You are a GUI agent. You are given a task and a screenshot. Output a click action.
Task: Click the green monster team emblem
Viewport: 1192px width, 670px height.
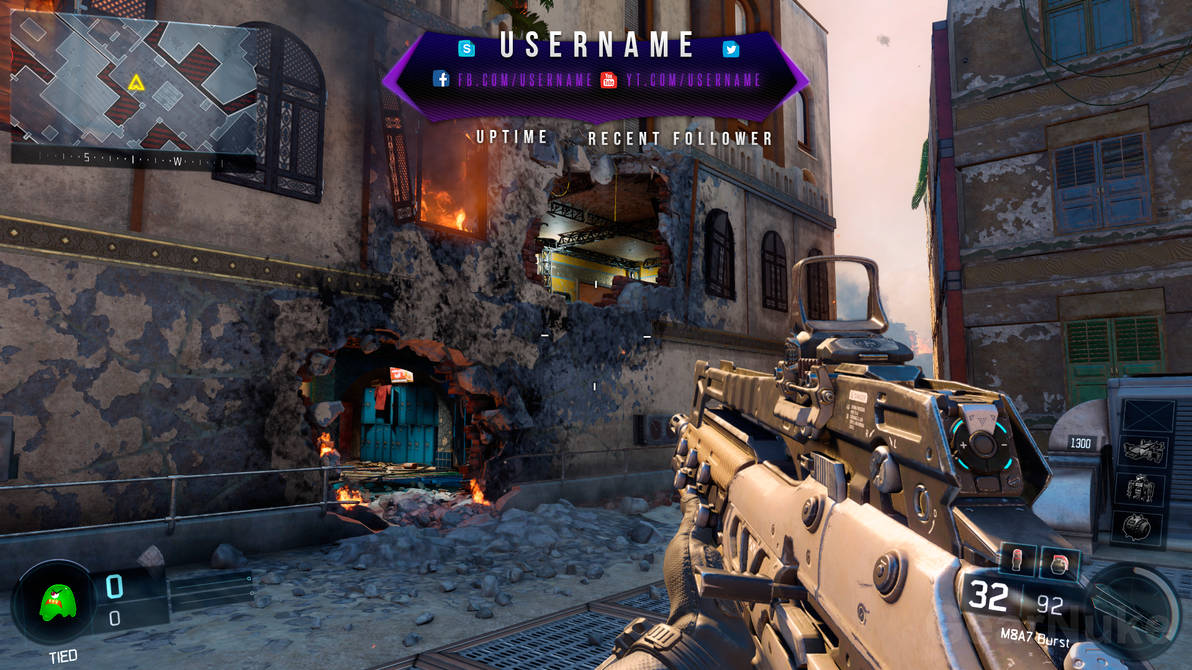click(55, 604)
